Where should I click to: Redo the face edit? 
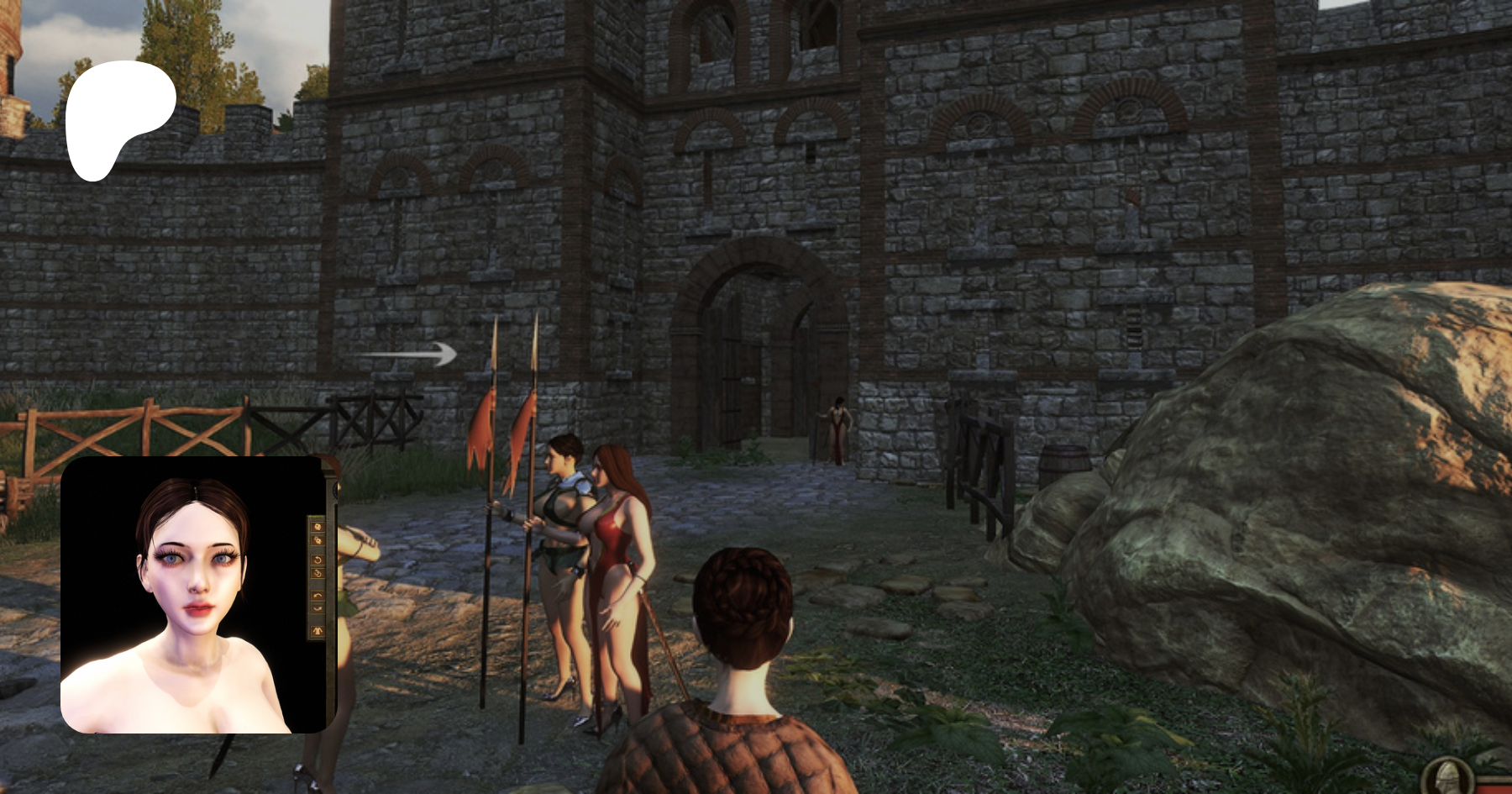[x=318, y=608]
